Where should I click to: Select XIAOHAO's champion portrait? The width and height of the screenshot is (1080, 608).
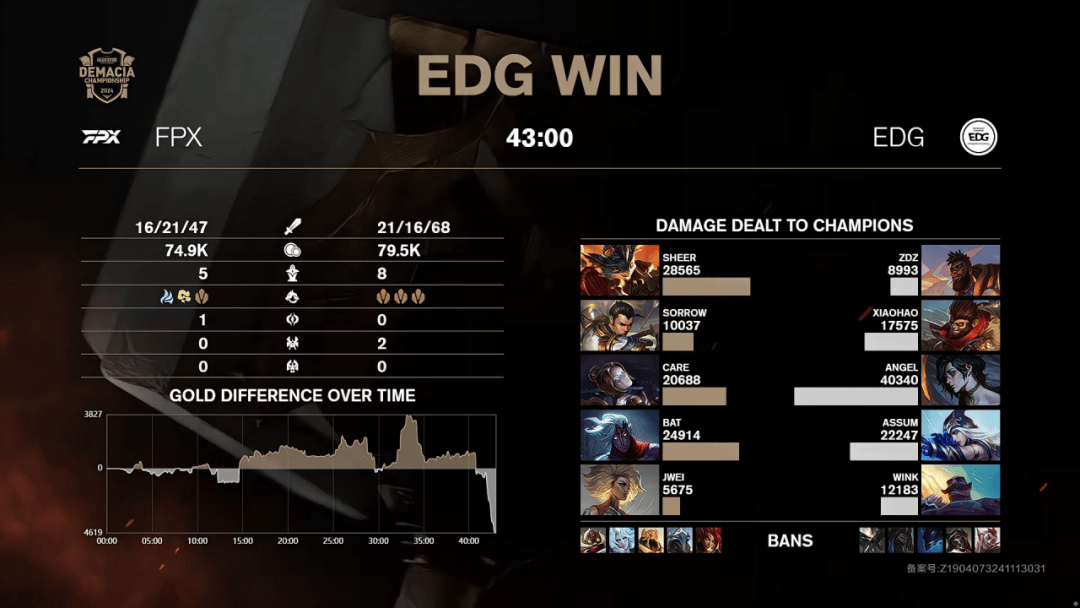tap(960, 325)
